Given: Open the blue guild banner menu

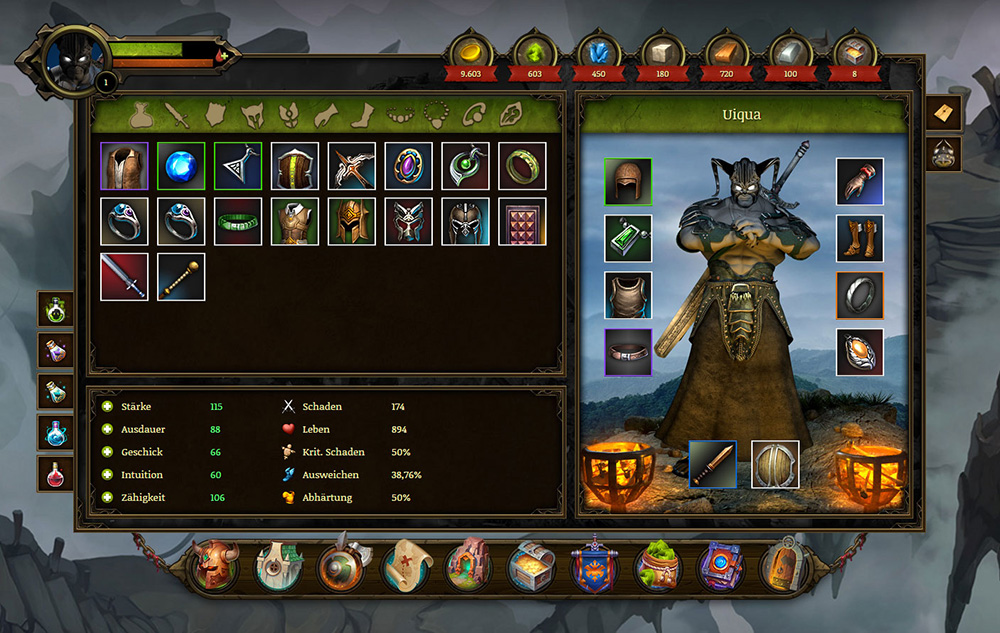Looking at the screenshot, I should 594,567.
